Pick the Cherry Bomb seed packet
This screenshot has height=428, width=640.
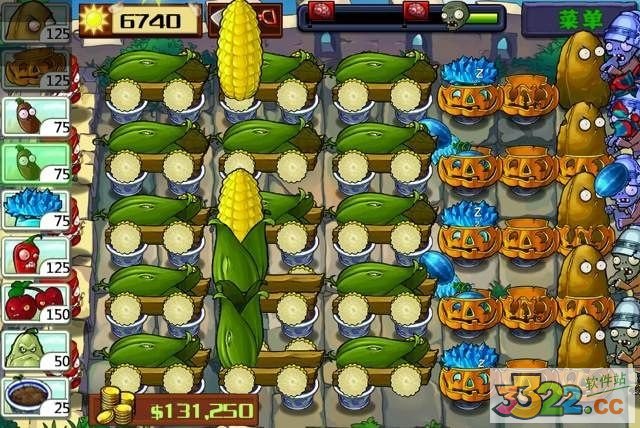coord(34,300)
